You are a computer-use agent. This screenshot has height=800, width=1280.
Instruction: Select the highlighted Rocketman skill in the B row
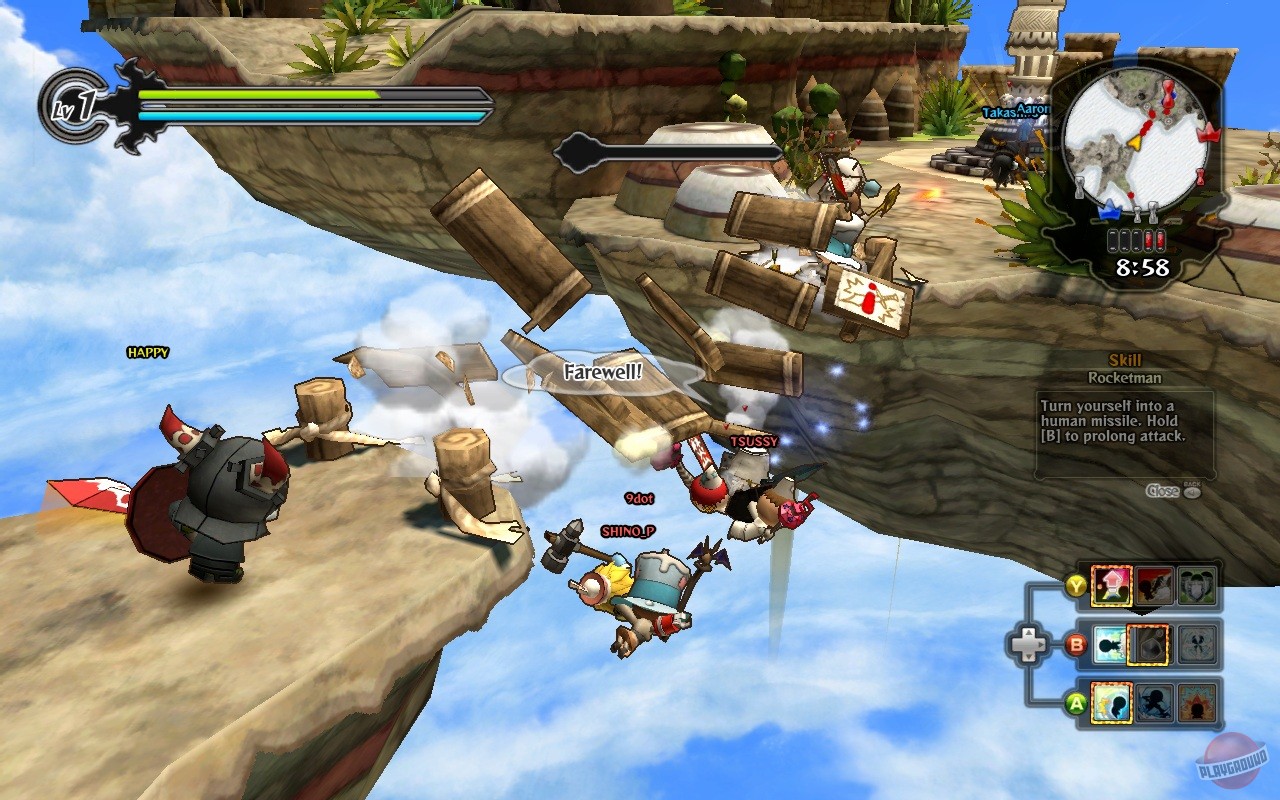(1147, 644)
